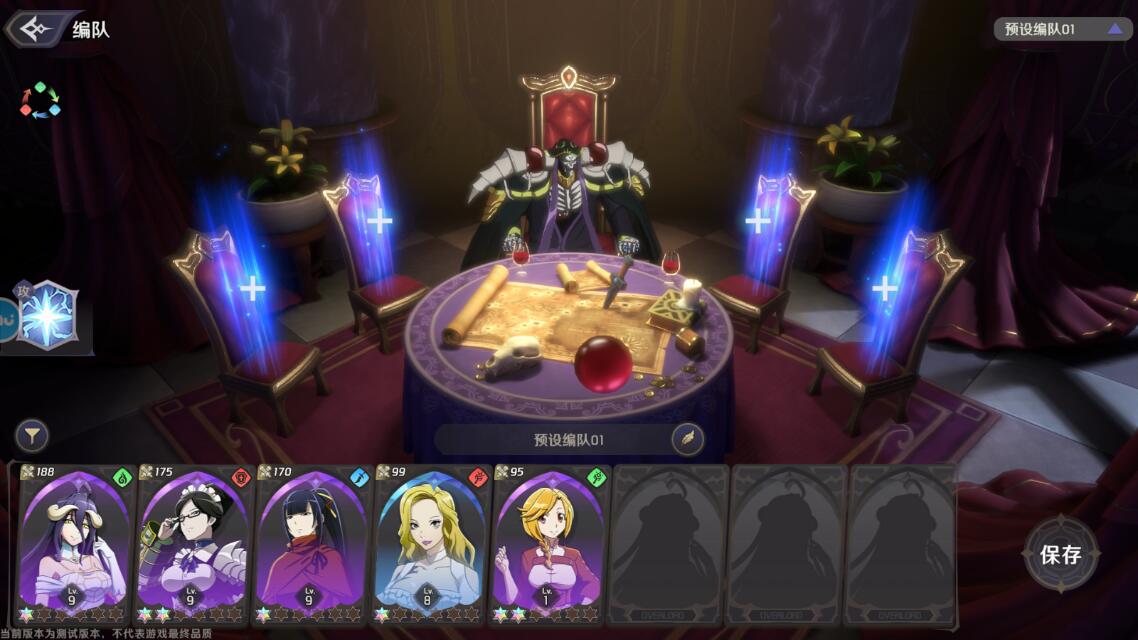Save the team with the 保存 button
This screenshot has width=1138, height=640.
pos(1061,555)
